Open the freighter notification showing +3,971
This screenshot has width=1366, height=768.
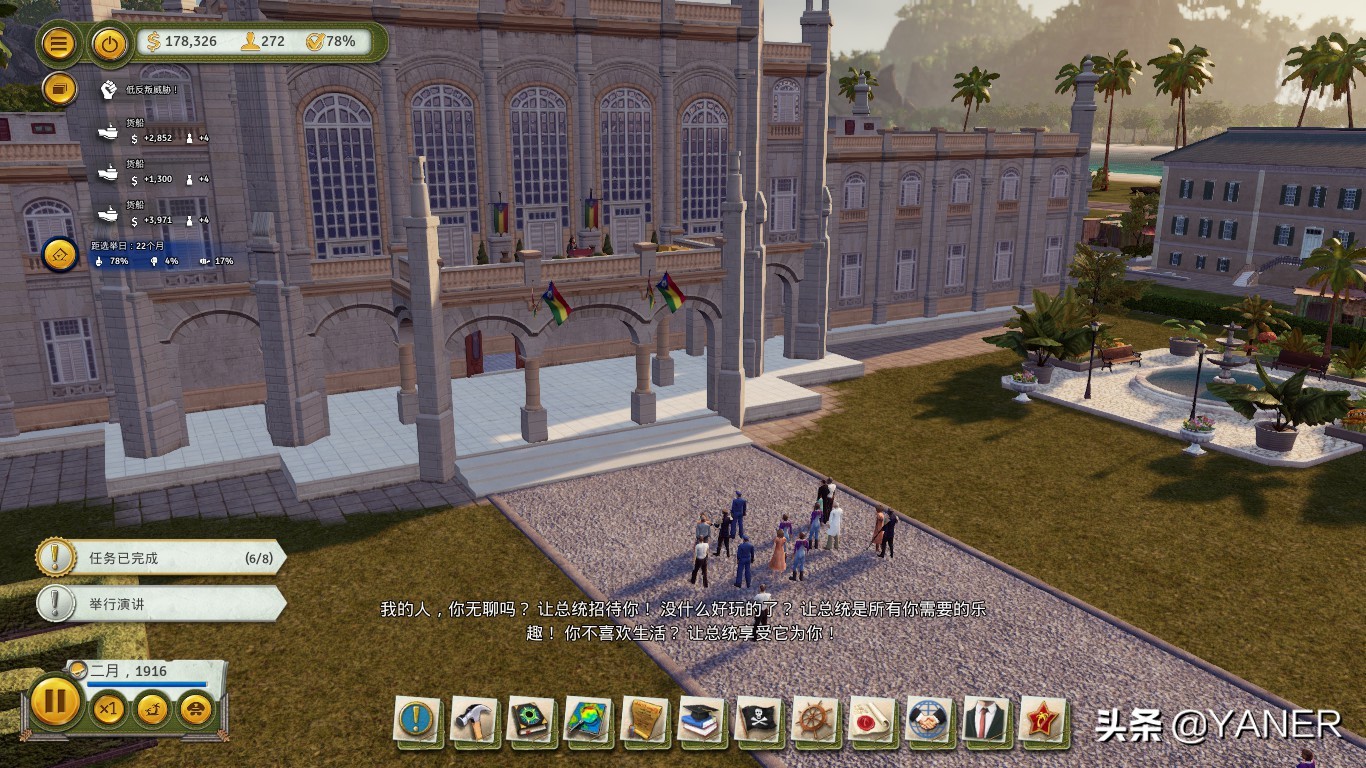pyautogui.click(x=108, y=215)
